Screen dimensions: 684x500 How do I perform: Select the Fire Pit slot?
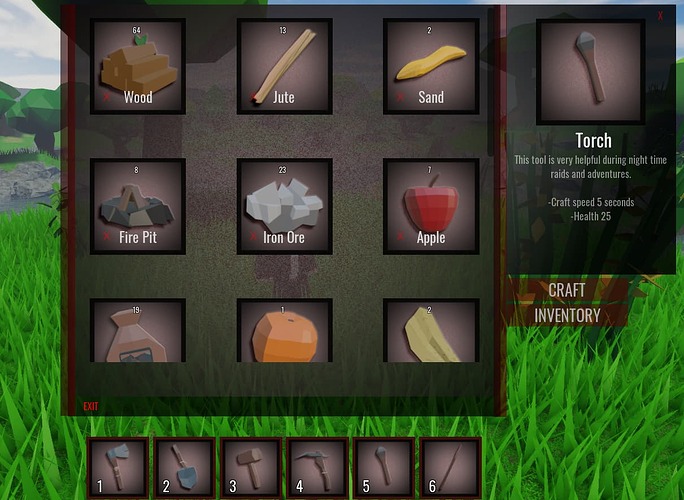click(138, 206)
